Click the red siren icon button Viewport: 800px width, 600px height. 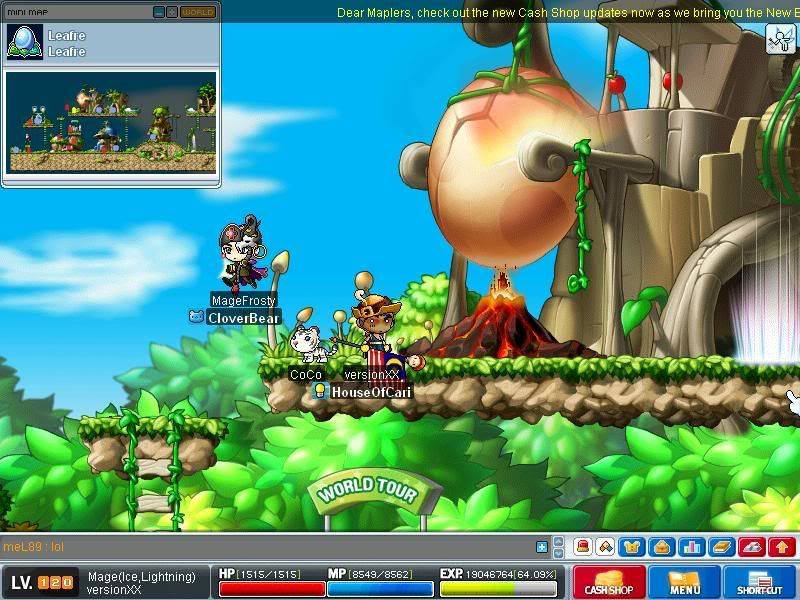tap(582, 547)
